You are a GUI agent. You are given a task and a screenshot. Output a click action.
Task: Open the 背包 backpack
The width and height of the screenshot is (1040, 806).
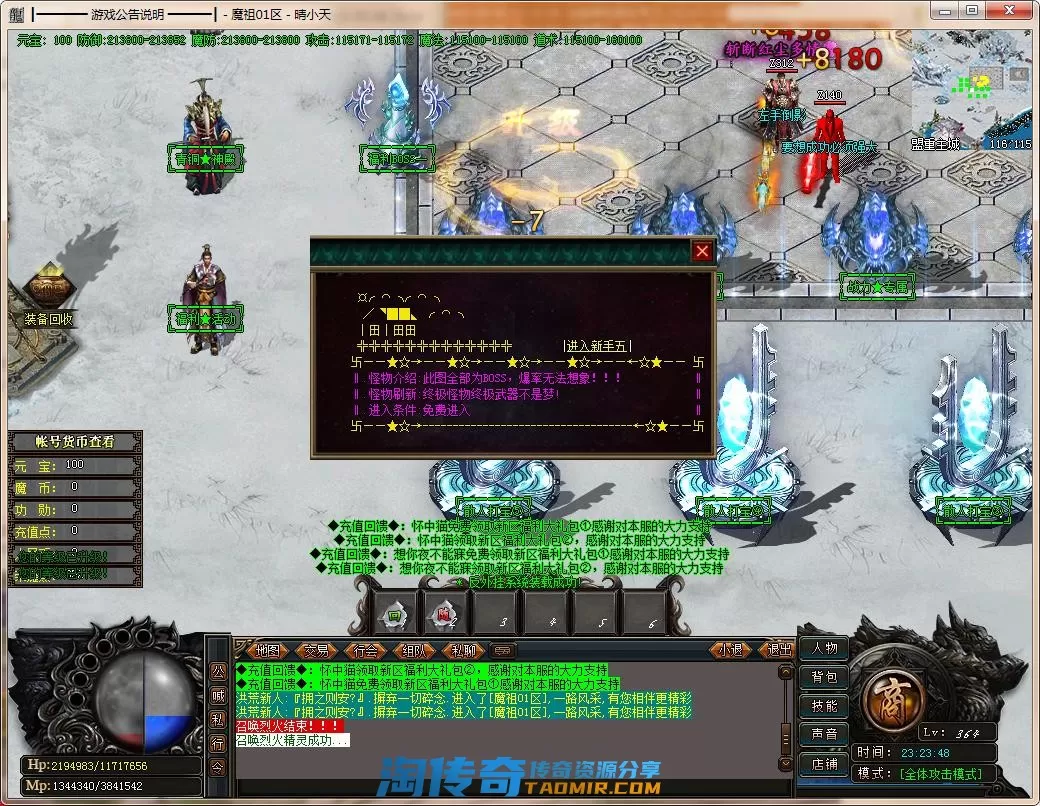824,677
